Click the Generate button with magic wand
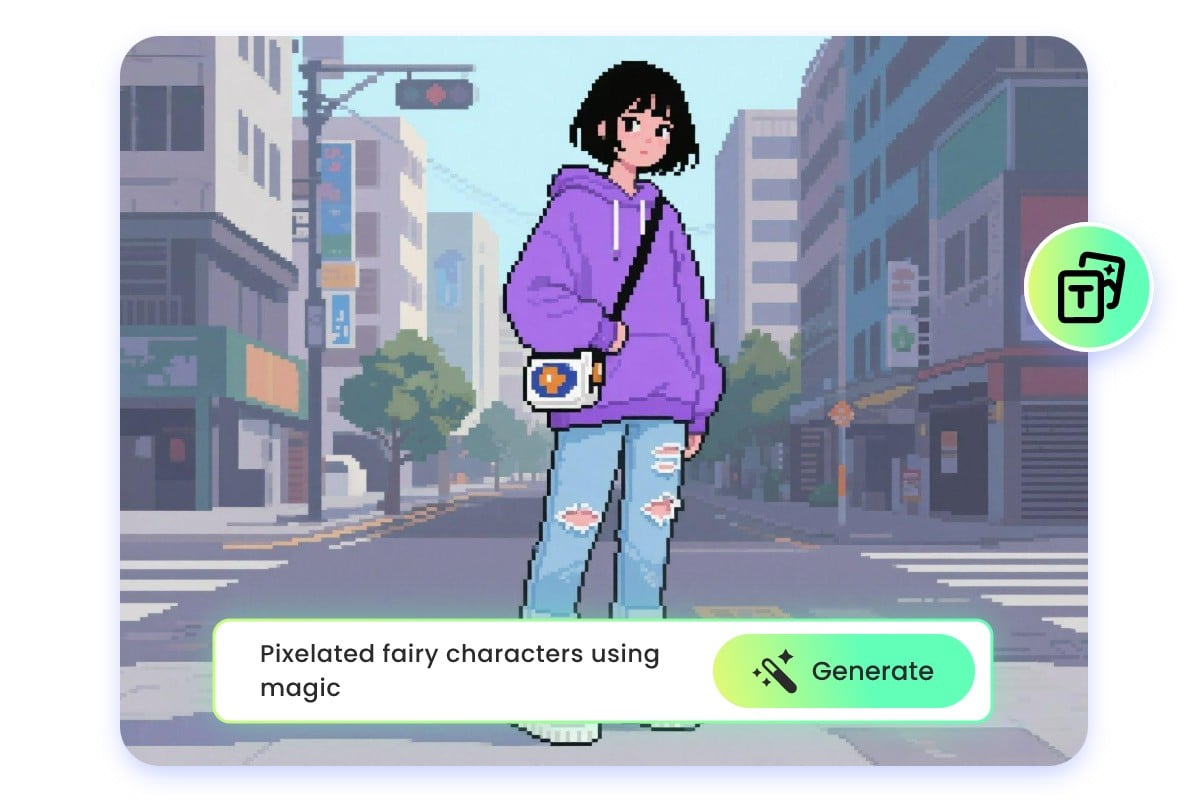 (843, 671)
